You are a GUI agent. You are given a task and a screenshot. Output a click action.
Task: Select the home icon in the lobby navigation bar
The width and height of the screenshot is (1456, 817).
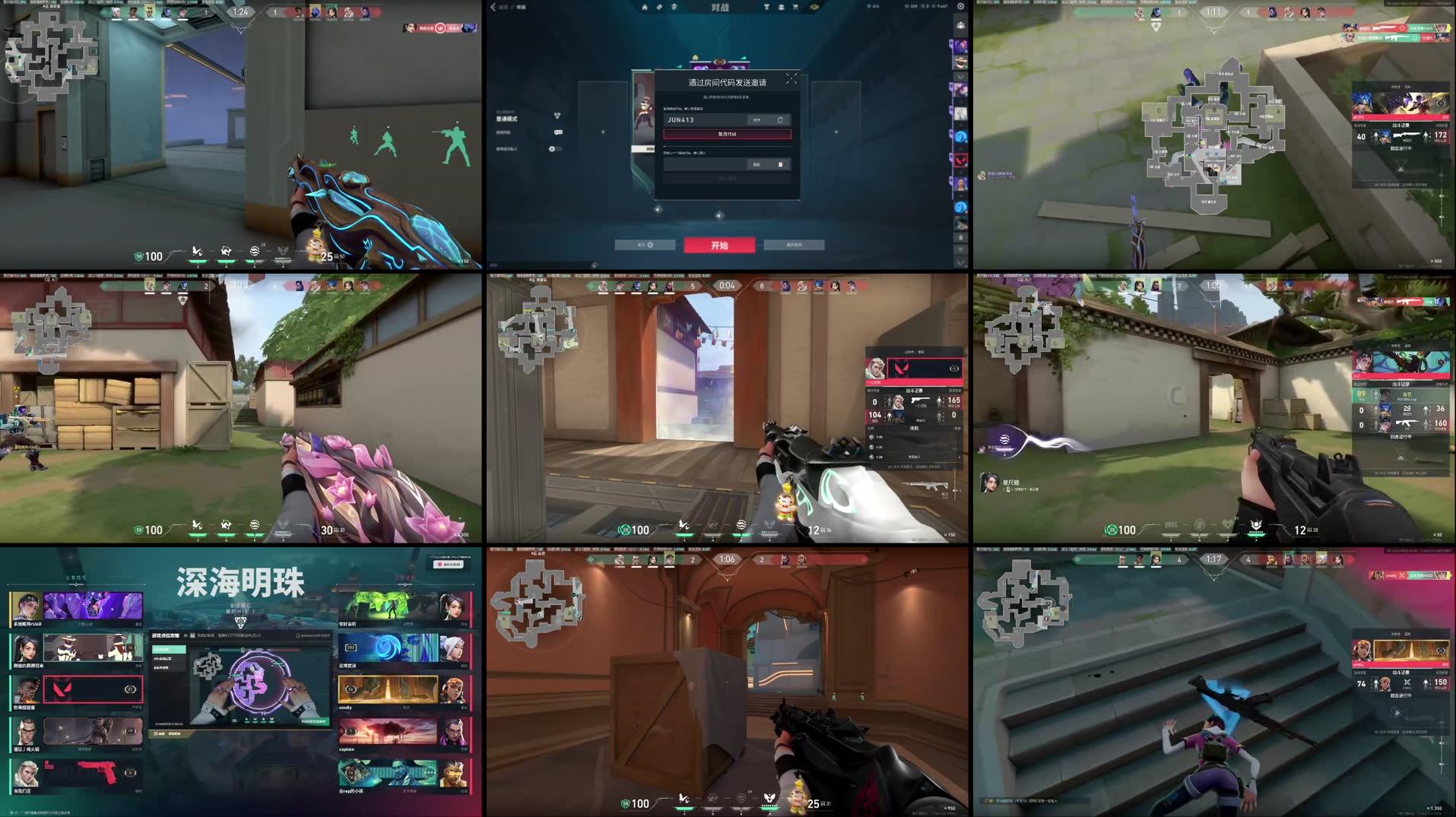645,6
